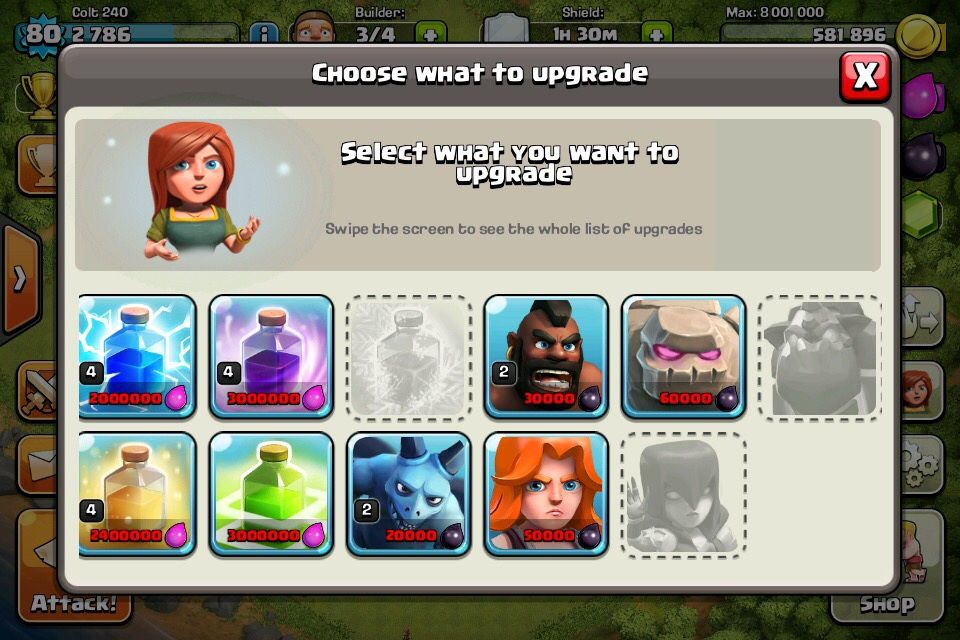Select the green Jump Spell upgrade
960x640 pixels.
[x=271, y=493]
